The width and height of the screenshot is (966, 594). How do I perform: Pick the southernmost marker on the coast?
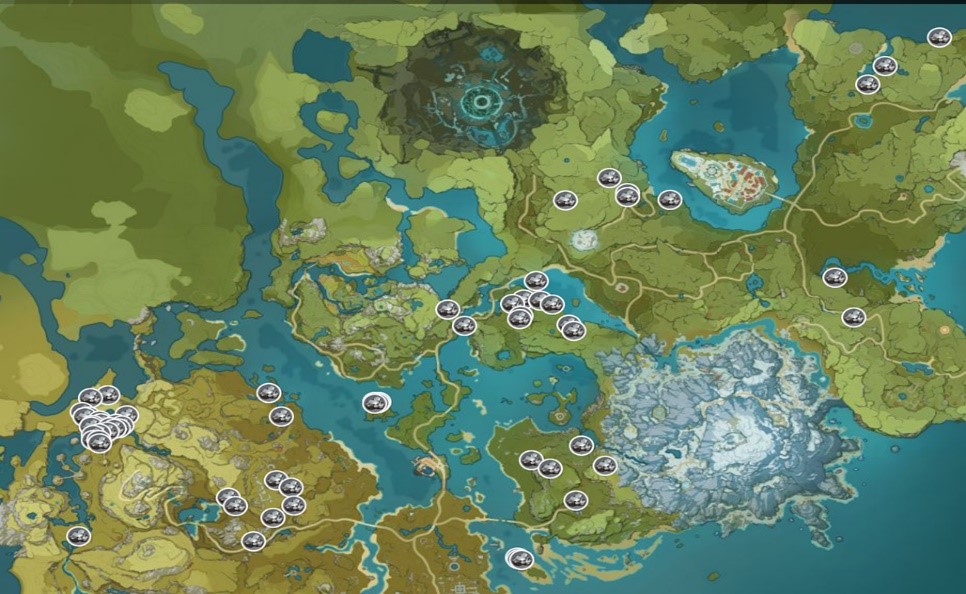(x=519, y=559)
